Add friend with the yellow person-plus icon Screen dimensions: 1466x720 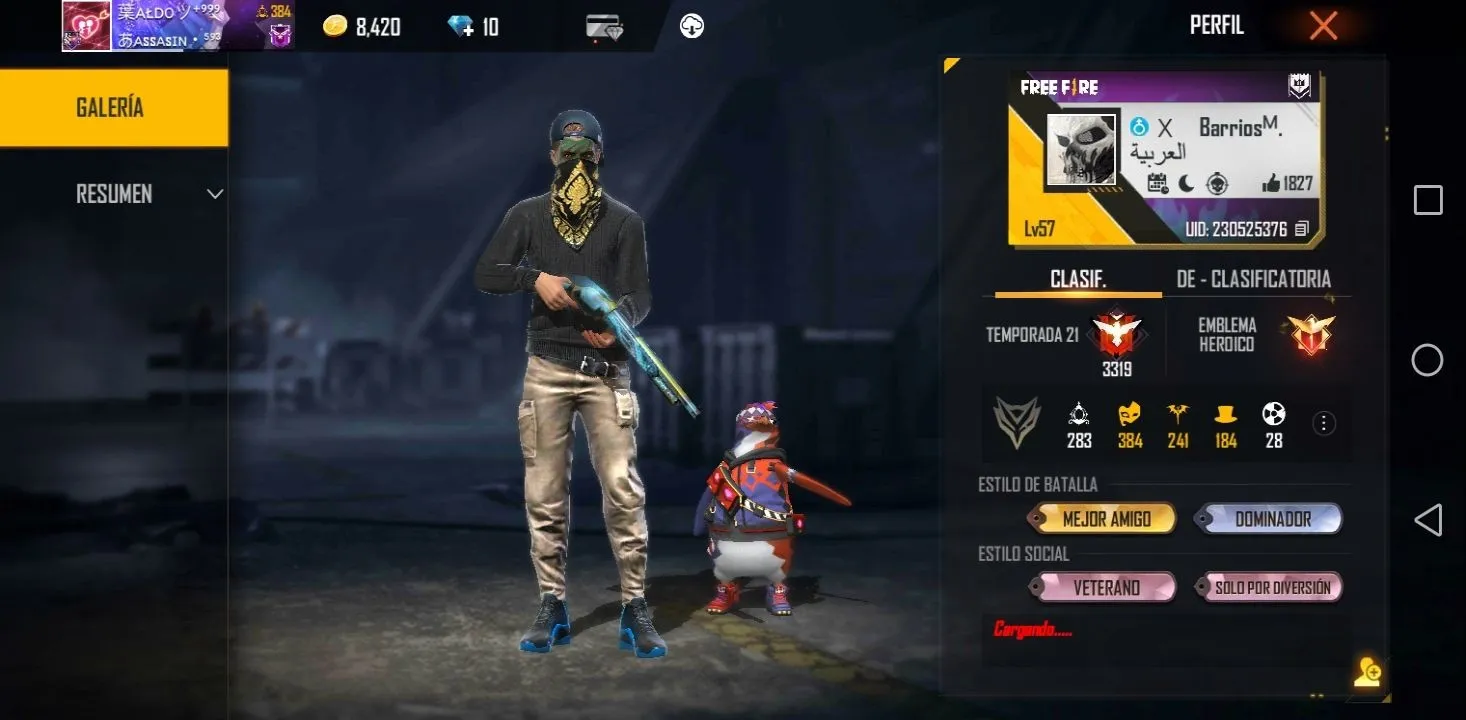(x=1367, y=673)
